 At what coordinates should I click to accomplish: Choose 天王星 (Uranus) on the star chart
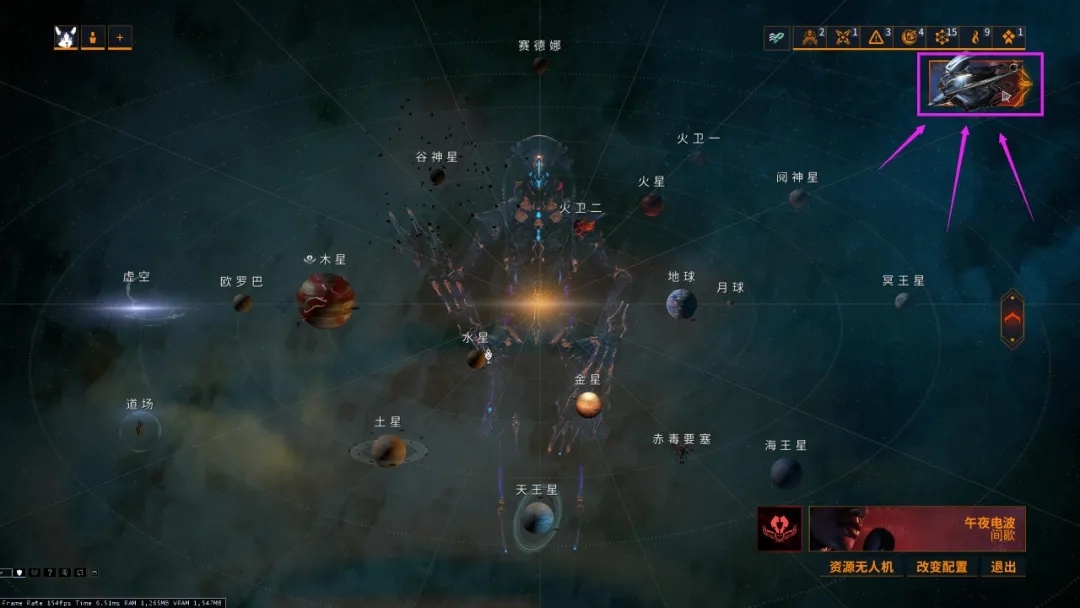pos(537,517)
